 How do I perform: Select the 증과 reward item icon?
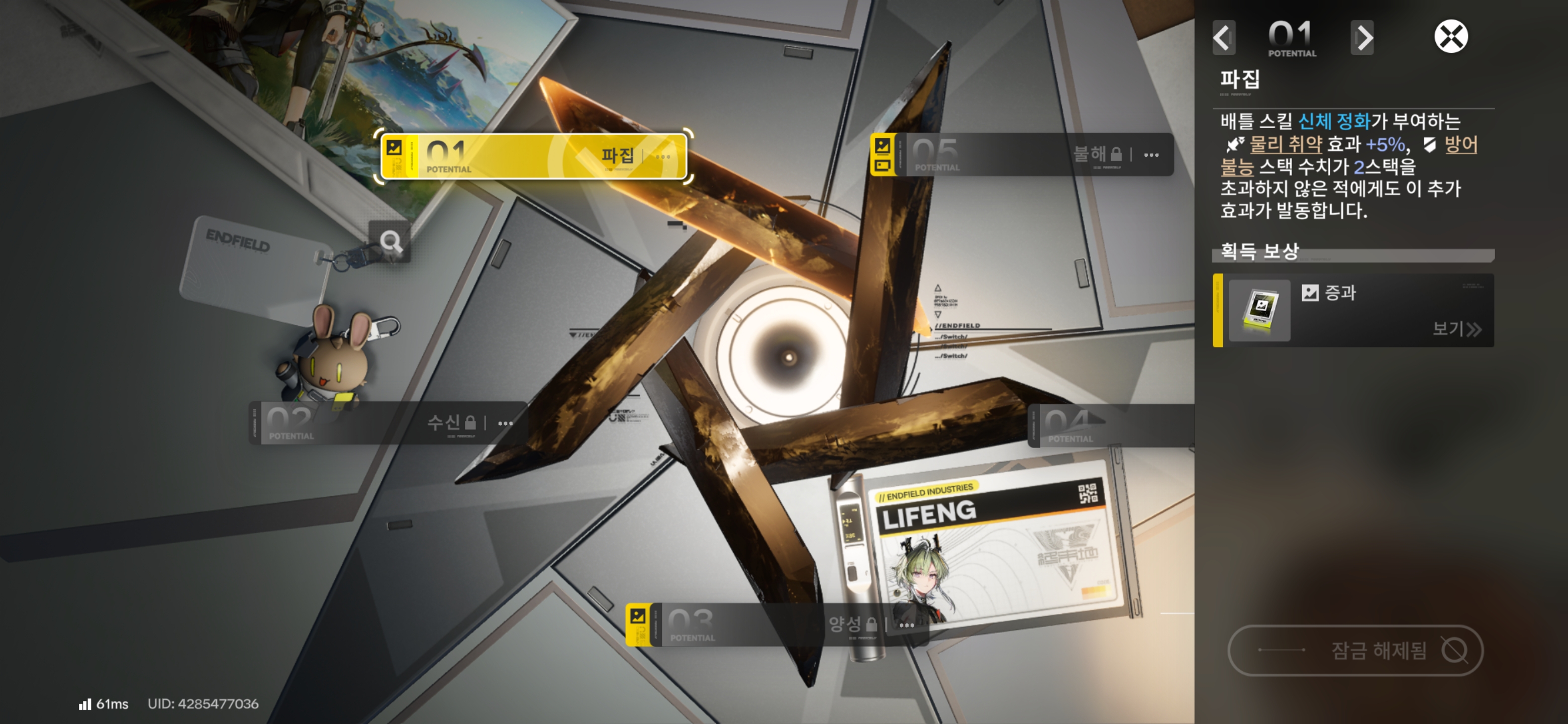click(x=1259, y=310)
